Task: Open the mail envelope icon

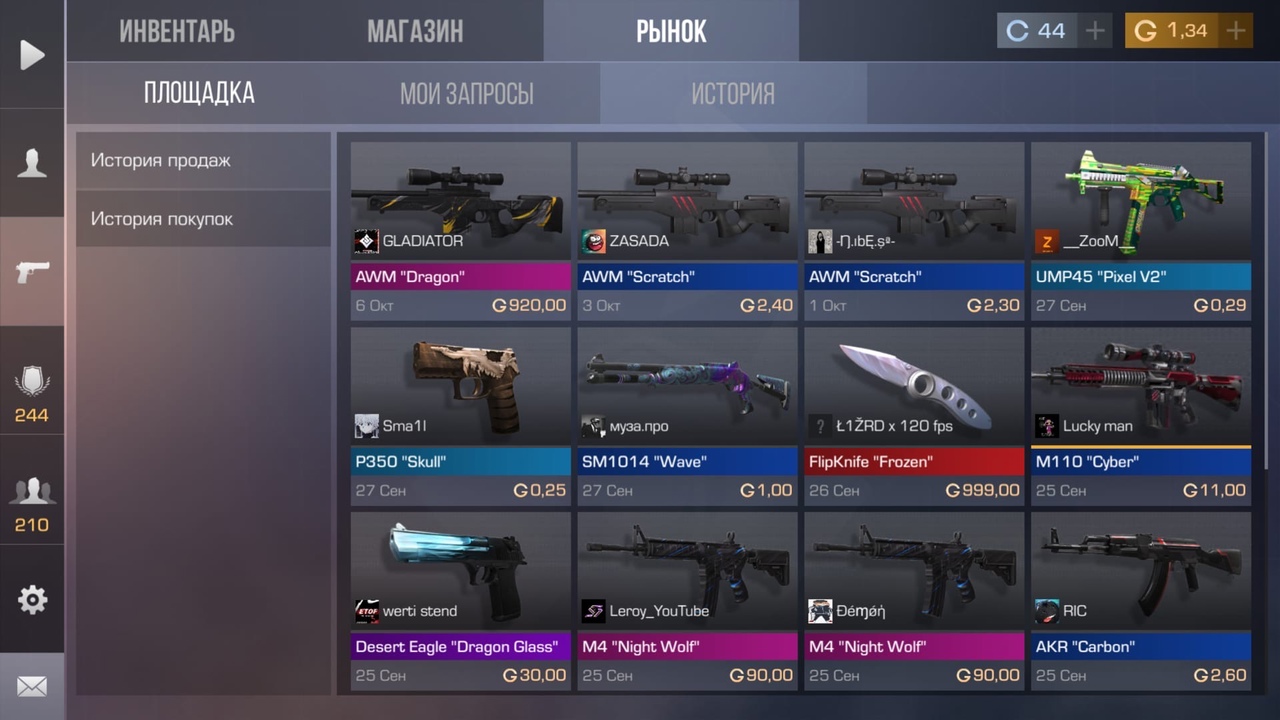Action: click(x=32, y=687)
